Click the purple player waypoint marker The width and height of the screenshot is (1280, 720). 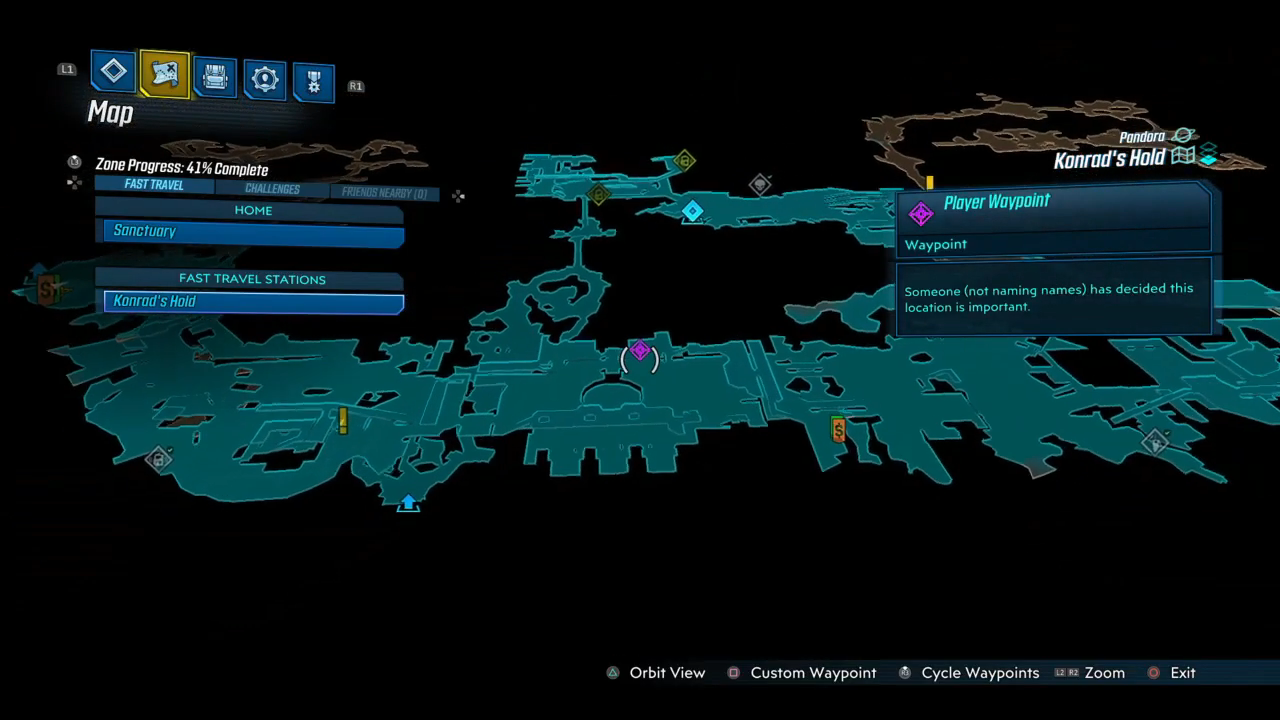[640, 352]
